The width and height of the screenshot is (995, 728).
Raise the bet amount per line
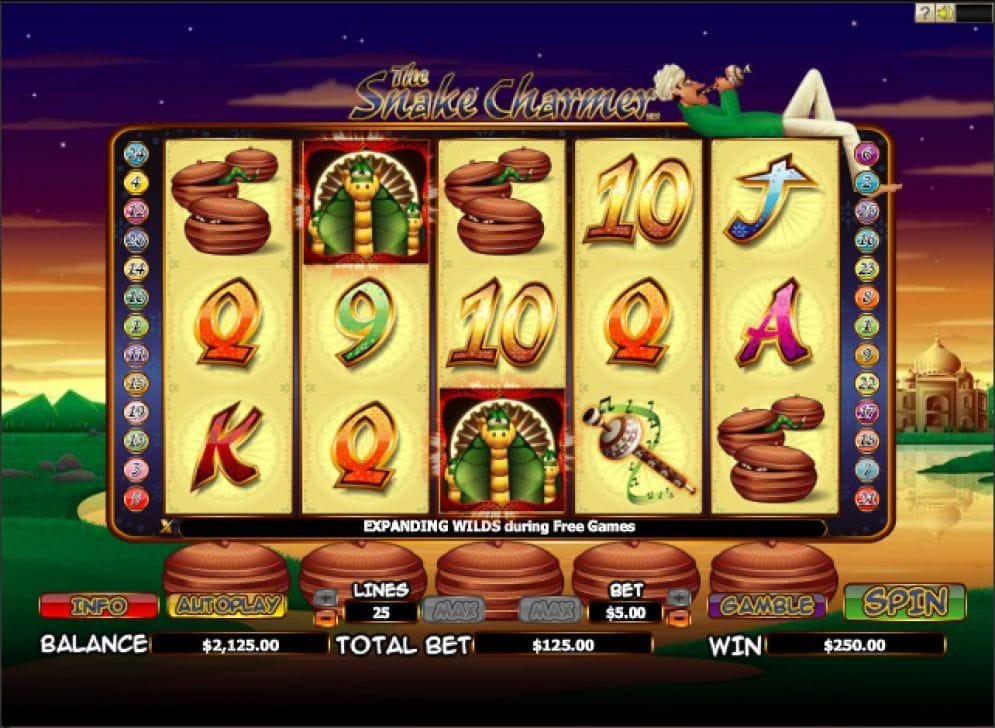(678, 598)
